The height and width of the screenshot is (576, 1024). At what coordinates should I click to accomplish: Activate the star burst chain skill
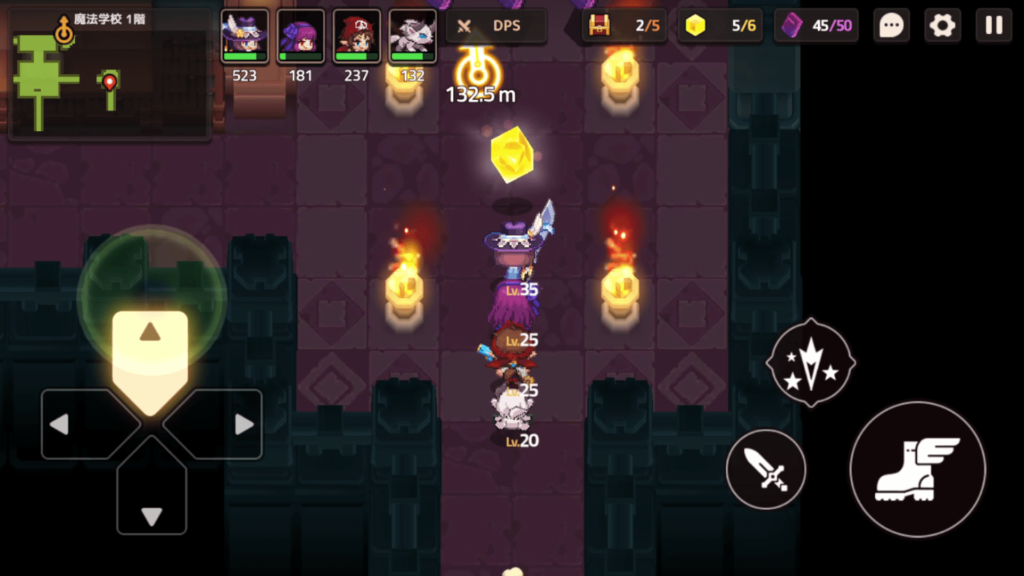tap(810, 362)
